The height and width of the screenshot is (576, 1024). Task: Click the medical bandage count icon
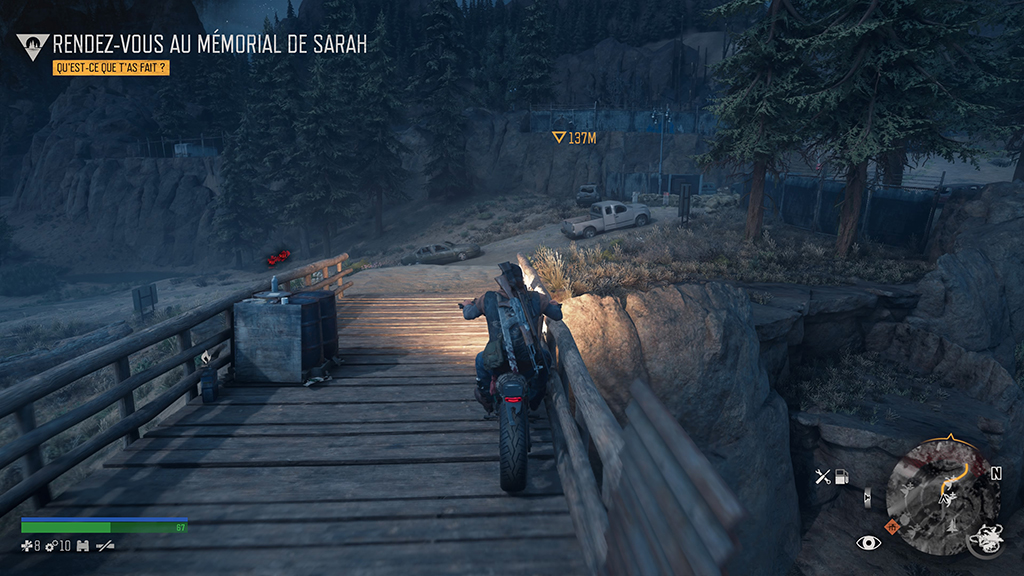(27, 546)
